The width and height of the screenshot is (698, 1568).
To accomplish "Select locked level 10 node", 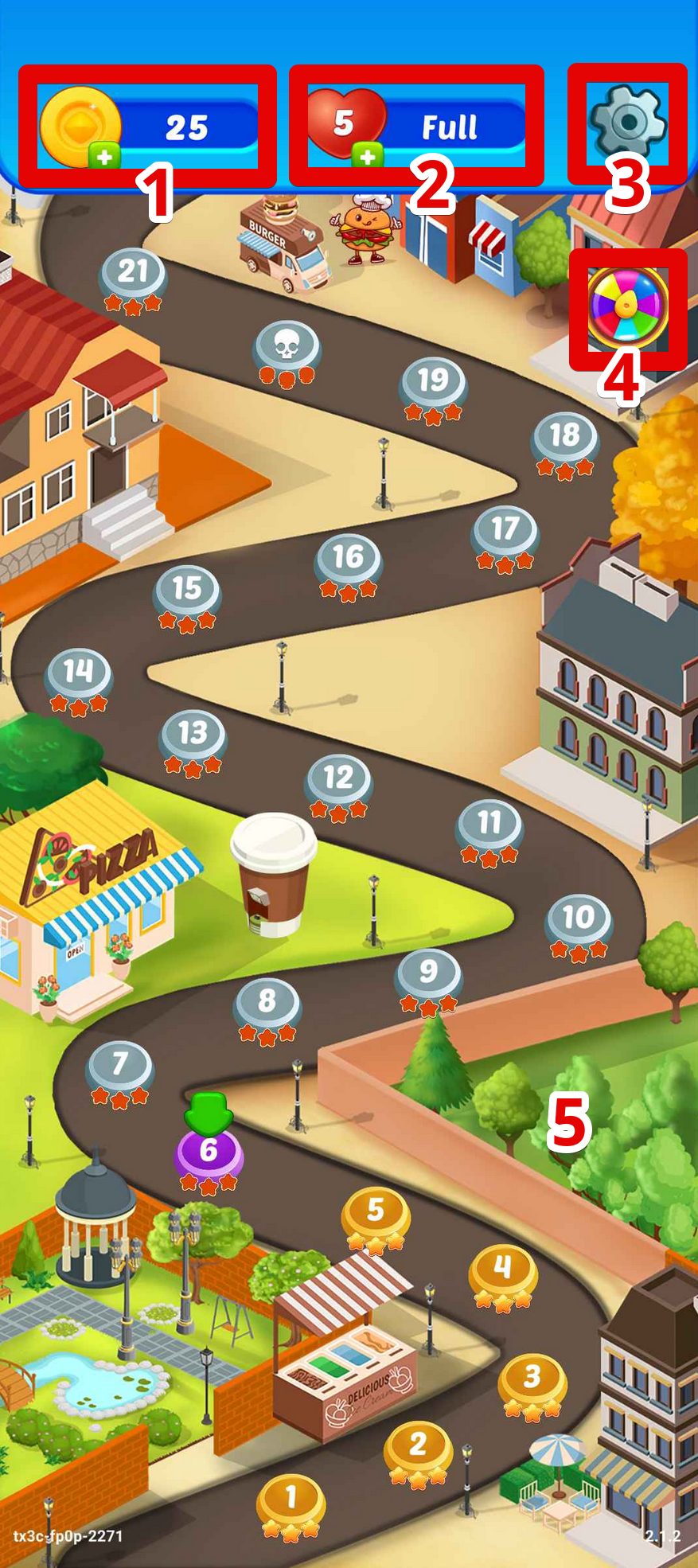I will click(579, 918).
